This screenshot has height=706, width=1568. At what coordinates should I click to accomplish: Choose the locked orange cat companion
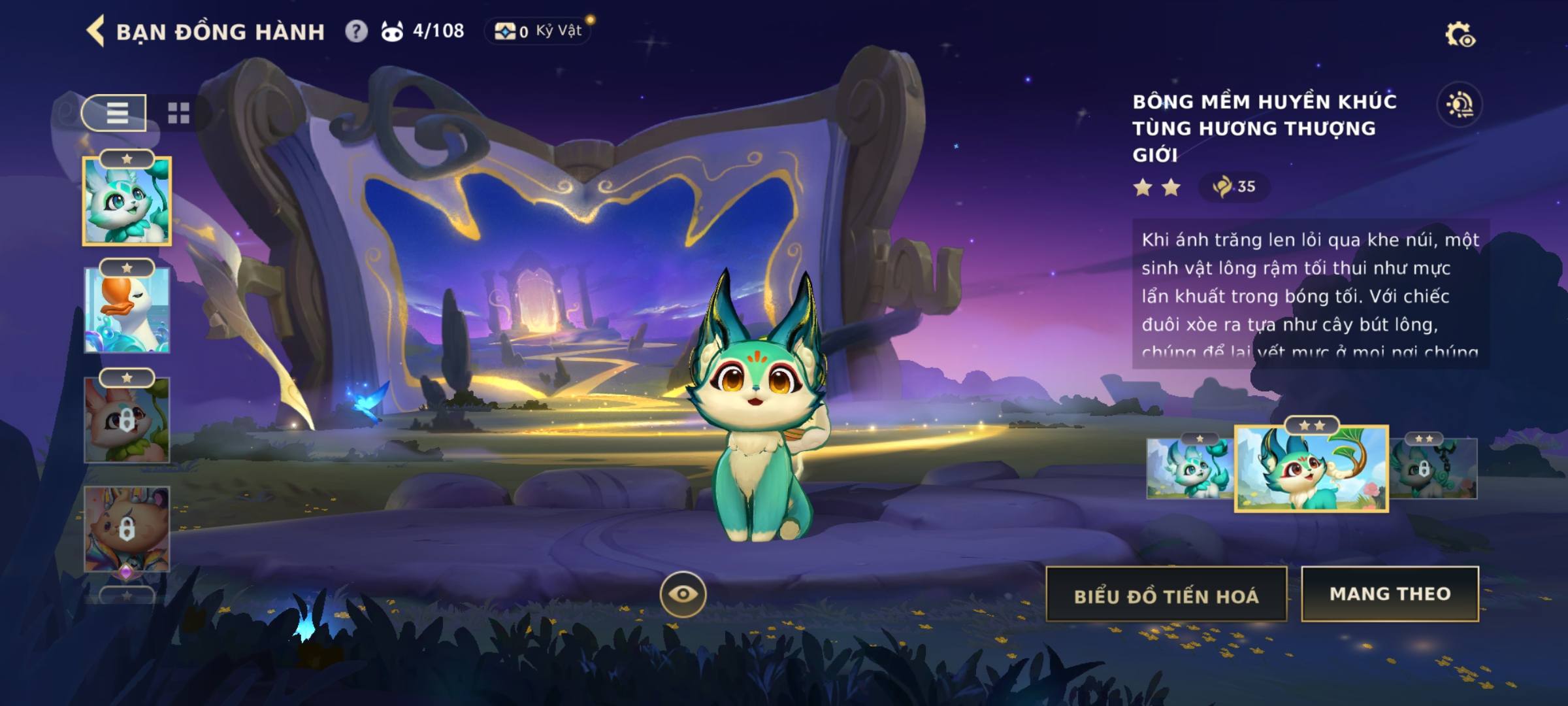[127, 529]
